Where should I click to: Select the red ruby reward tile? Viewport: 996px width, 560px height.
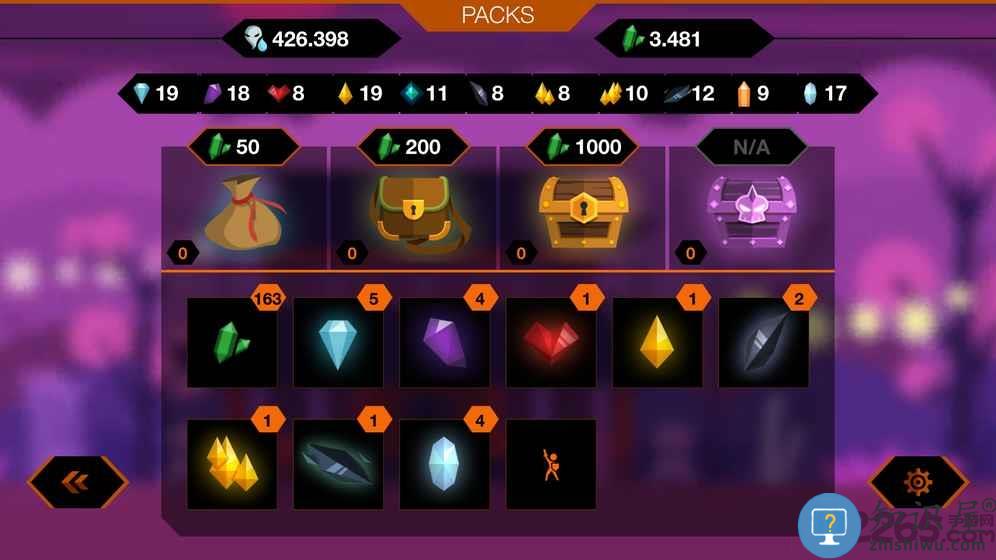(x=551, y=343)
